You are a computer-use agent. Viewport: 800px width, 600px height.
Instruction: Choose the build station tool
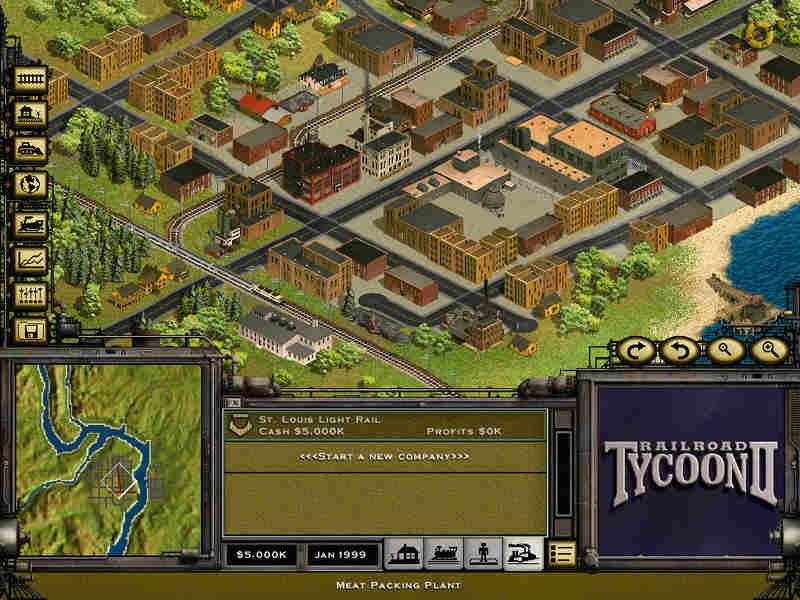(31, 114)
